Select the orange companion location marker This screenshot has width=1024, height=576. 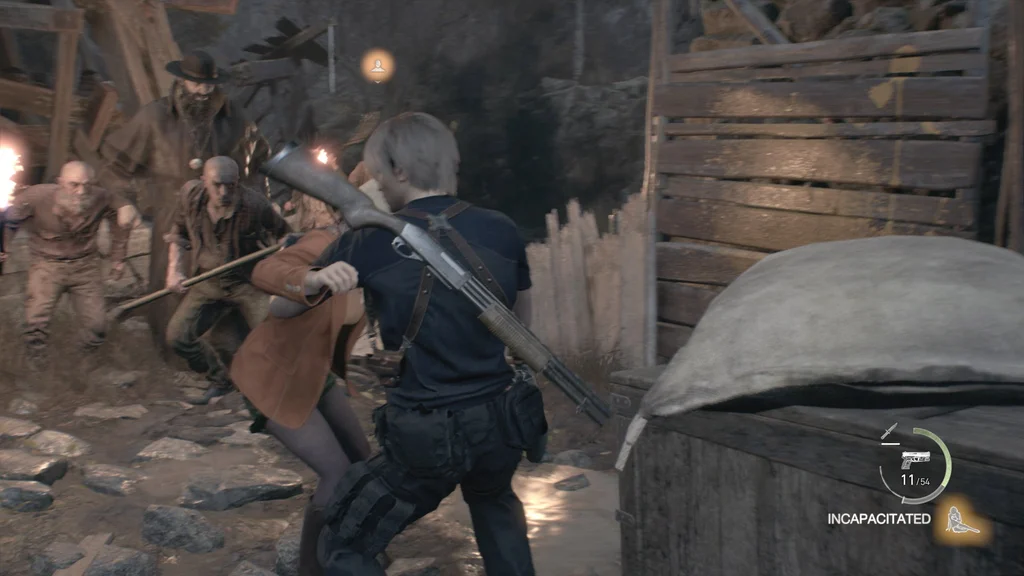coord(378,66)
